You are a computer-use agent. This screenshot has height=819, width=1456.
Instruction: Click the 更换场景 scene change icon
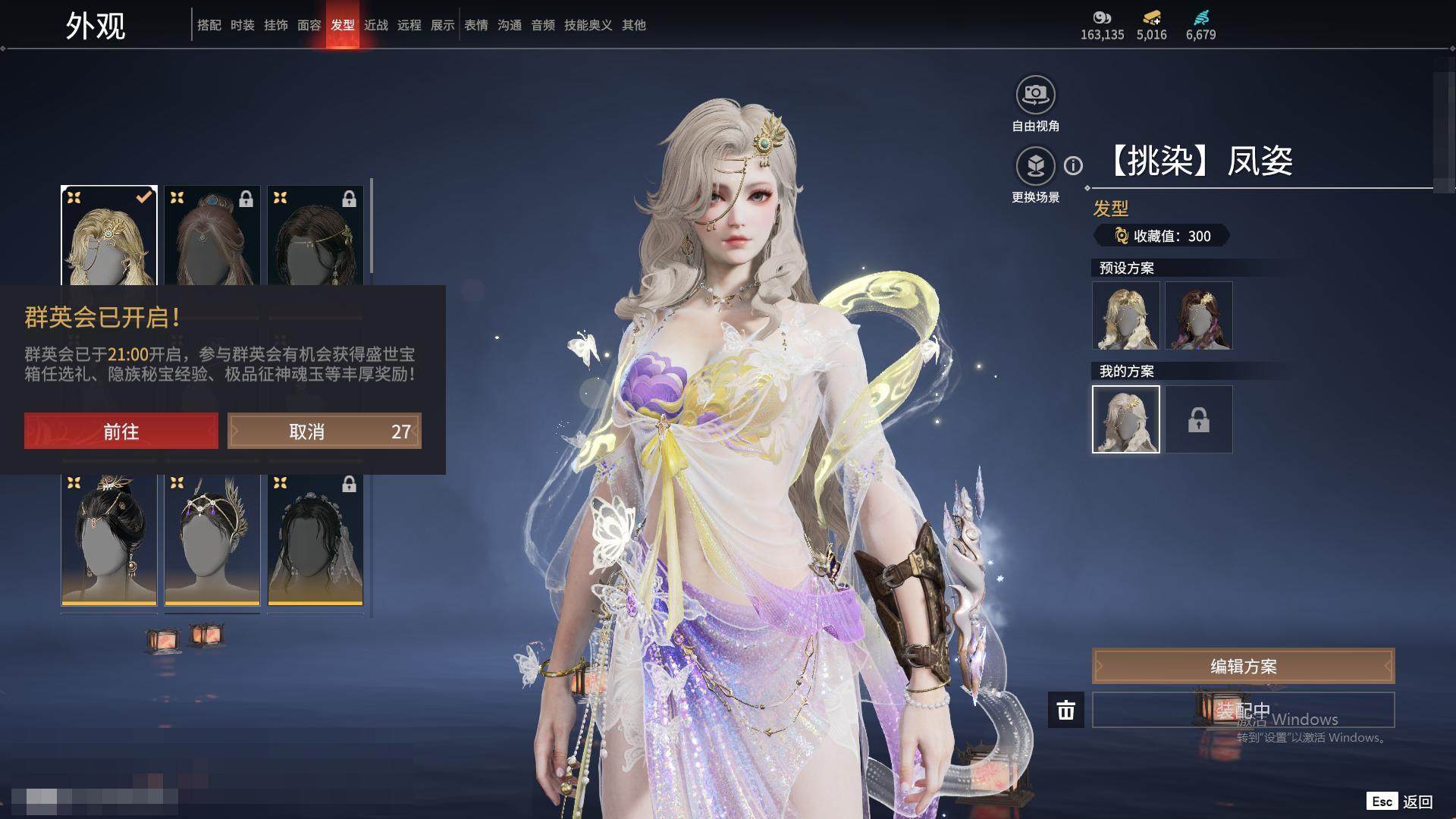pyautogui.click(x=1035, y=166)
